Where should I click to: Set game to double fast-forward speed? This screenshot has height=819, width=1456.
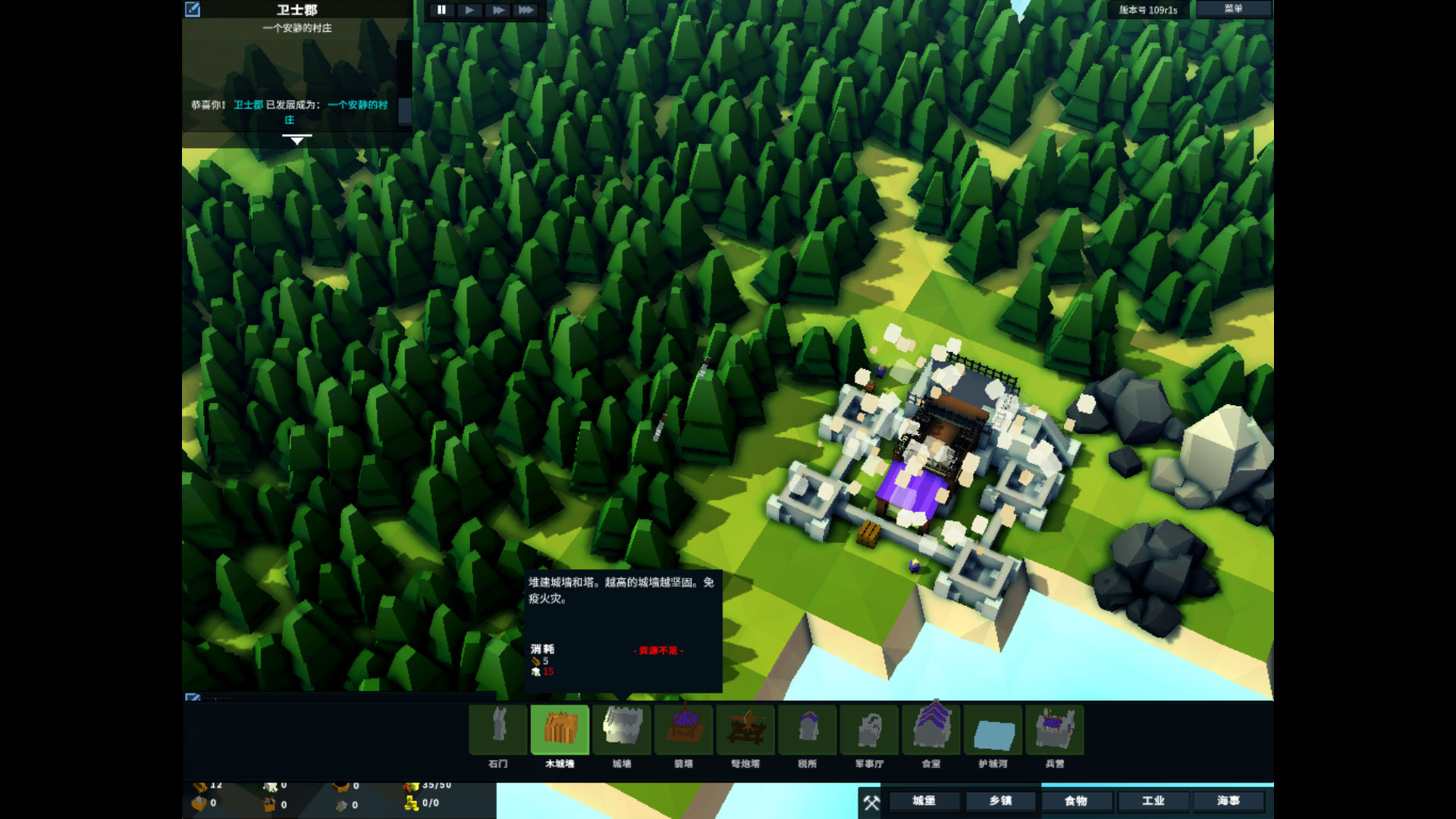click(497, 10)
